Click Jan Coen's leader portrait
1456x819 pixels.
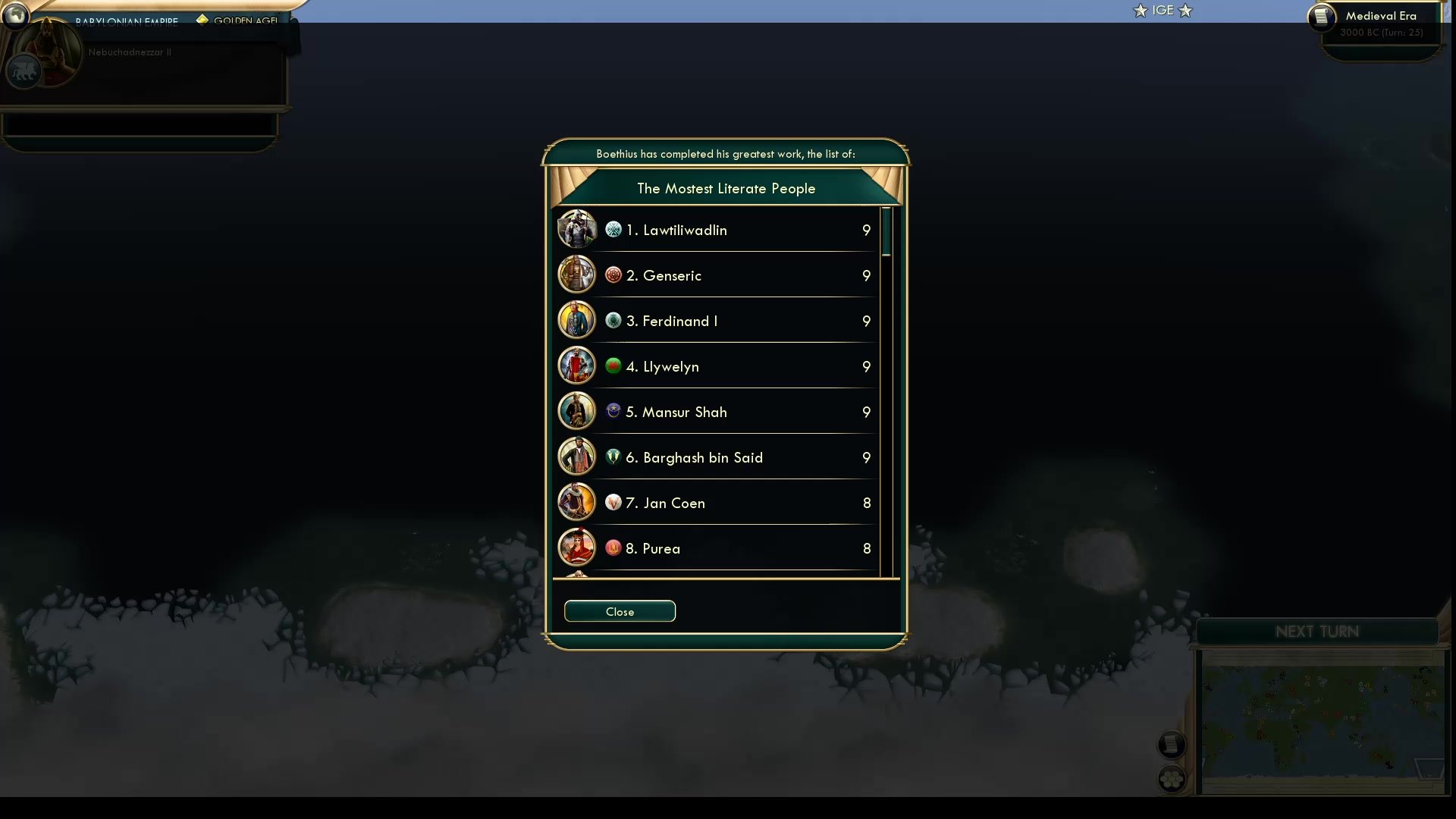click(x=576, y=502)
